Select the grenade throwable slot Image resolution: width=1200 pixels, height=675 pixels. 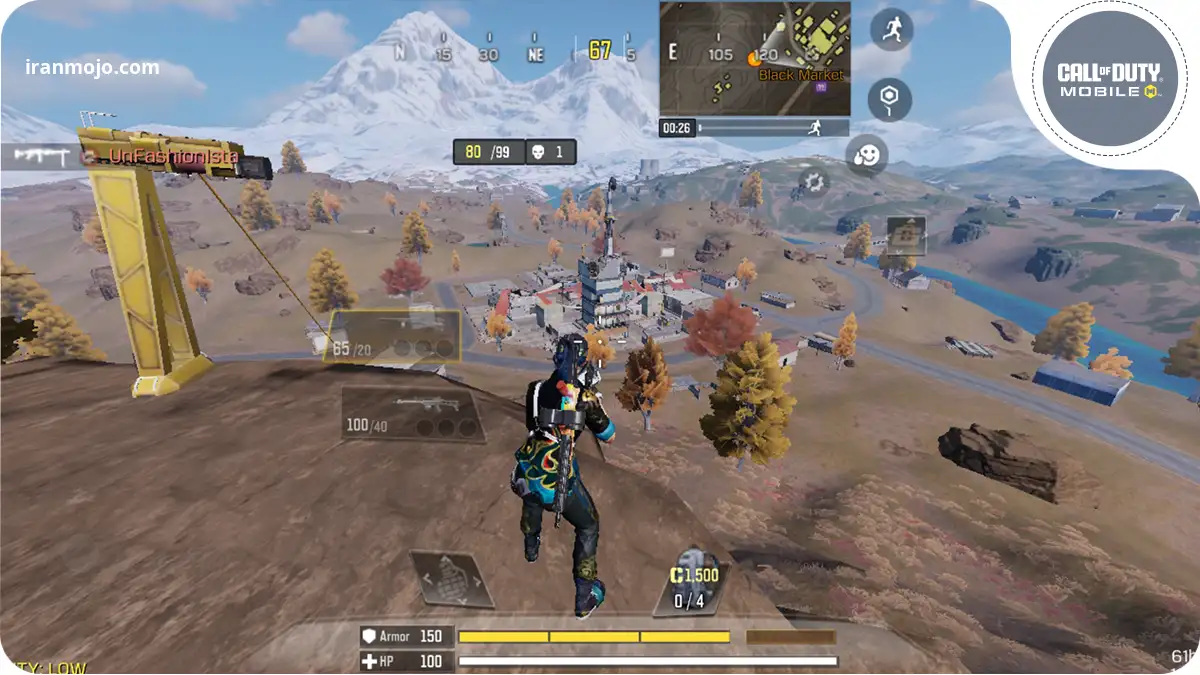tap(450, 578)
